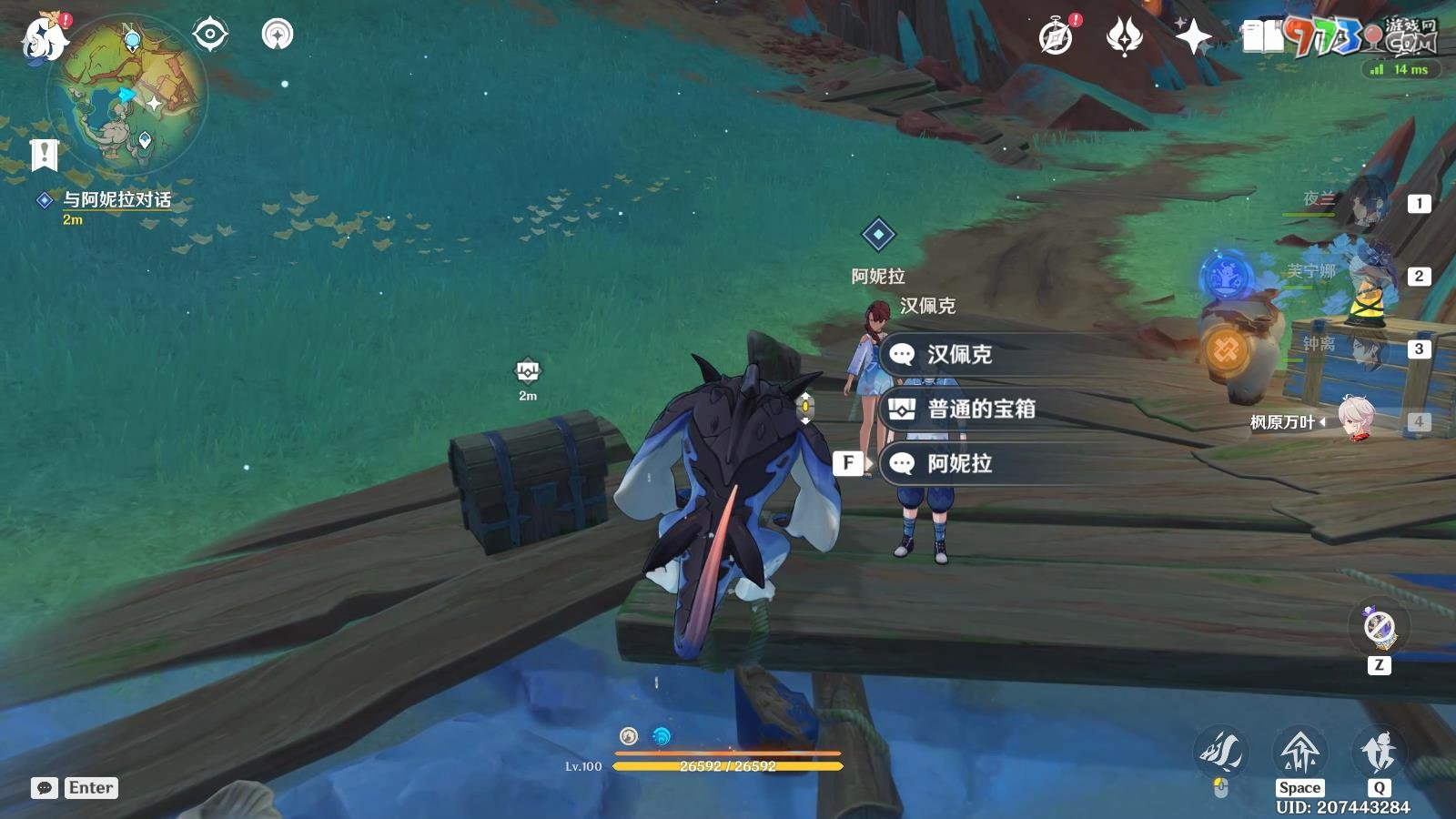This screenshot has width=1456, height=819.
Task: Open the 普通的宝箱 chest option
Action: point(980,409)
